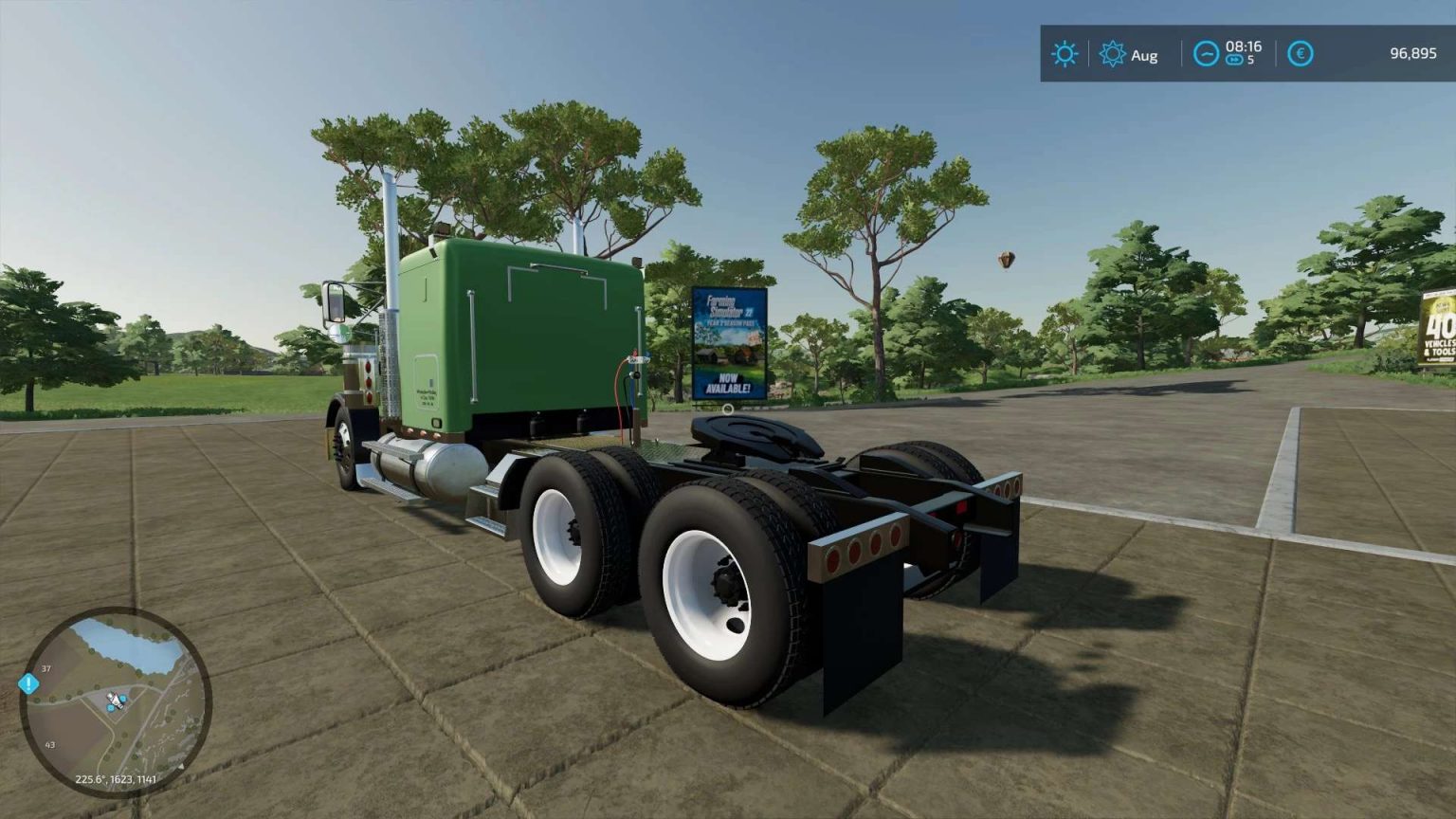
Task: Click the coordinates readout below the minimap
Action: pos(117,779)
